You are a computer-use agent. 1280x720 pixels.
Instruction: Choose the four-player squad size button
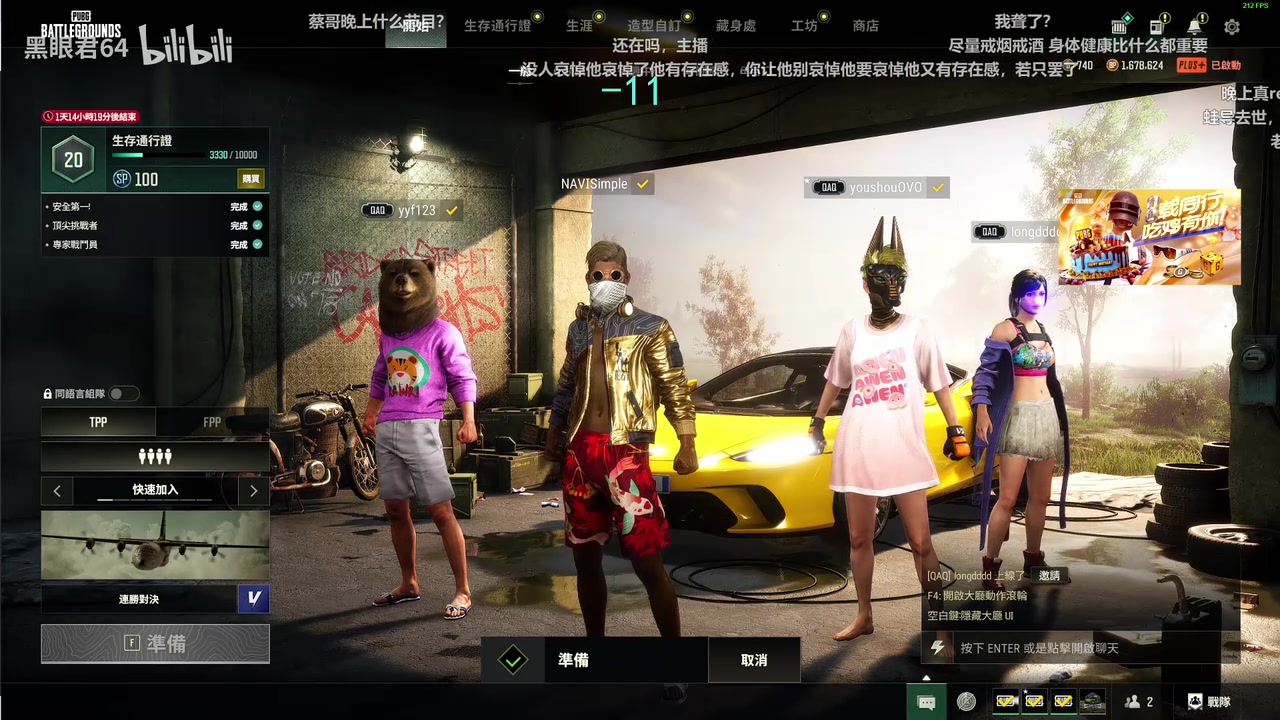click(x=155, y=456)
